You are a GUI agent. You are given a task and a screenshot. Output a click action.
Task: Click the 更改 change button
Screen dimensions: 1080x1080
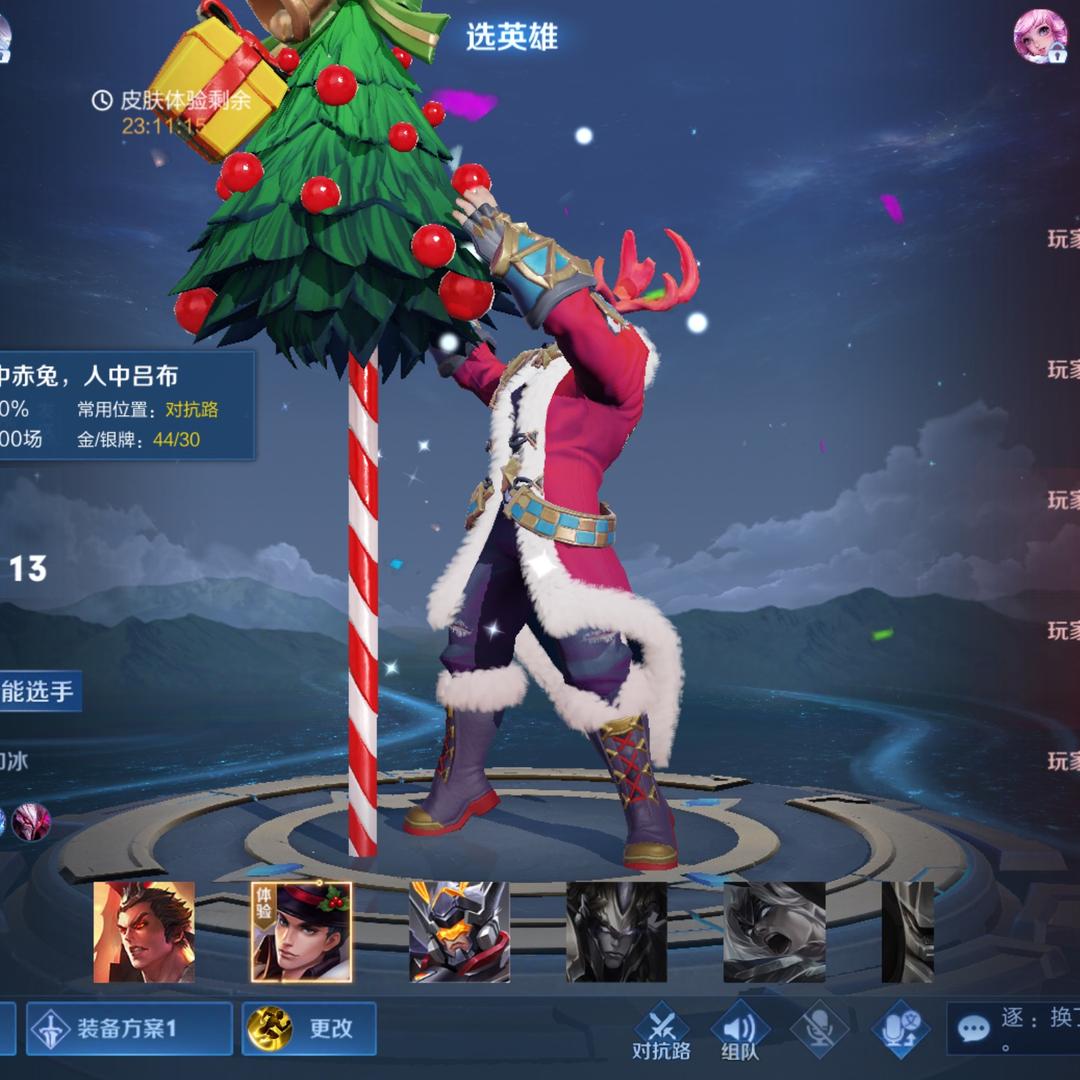pyautogui.click(x=309, y=1028)
